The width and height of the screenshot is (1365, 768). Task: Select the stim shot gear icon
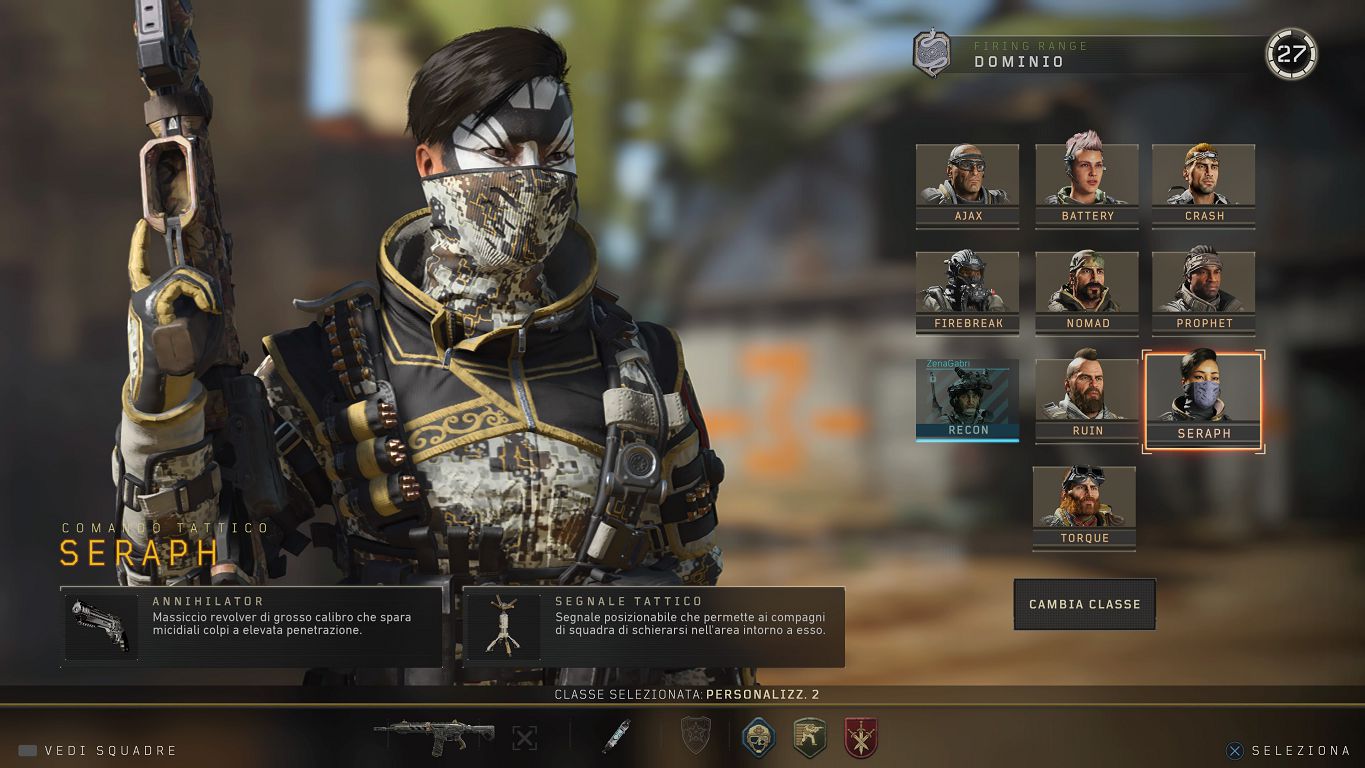pyautogui.click(x=615, y=737)
